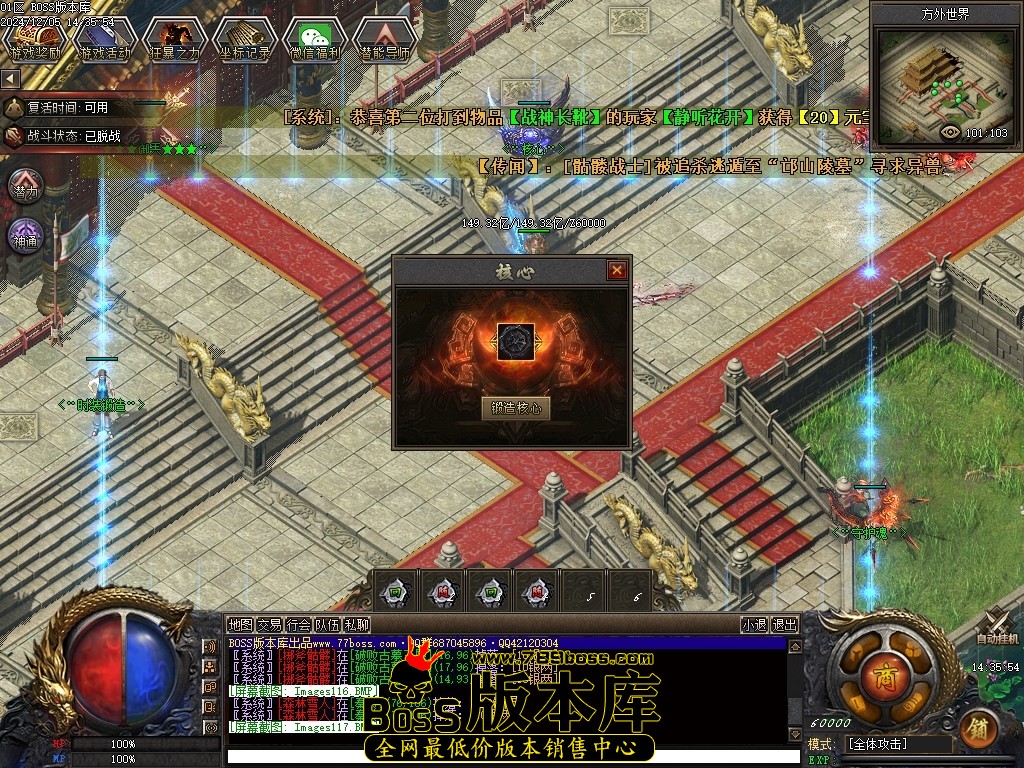Activate the 狂暴之力 berserk power icon
1024x768 pixels.
174,40
